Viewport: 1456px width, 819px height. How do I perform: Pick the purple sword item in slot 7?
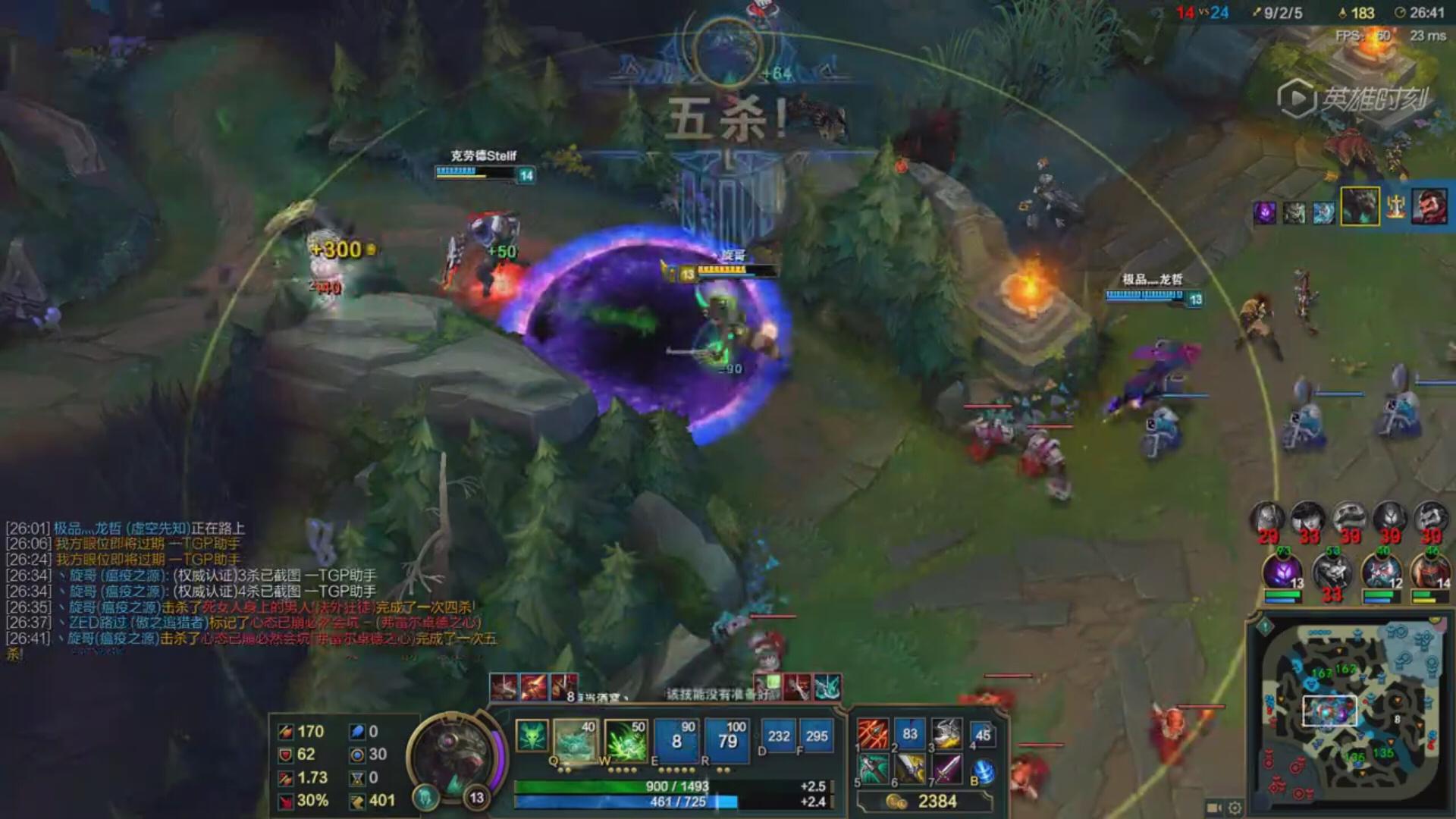946,770
